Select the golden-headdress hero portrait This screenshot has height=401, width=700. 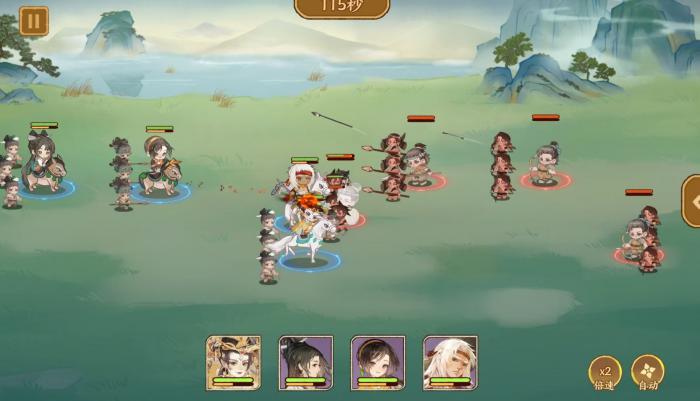[233, 360]
